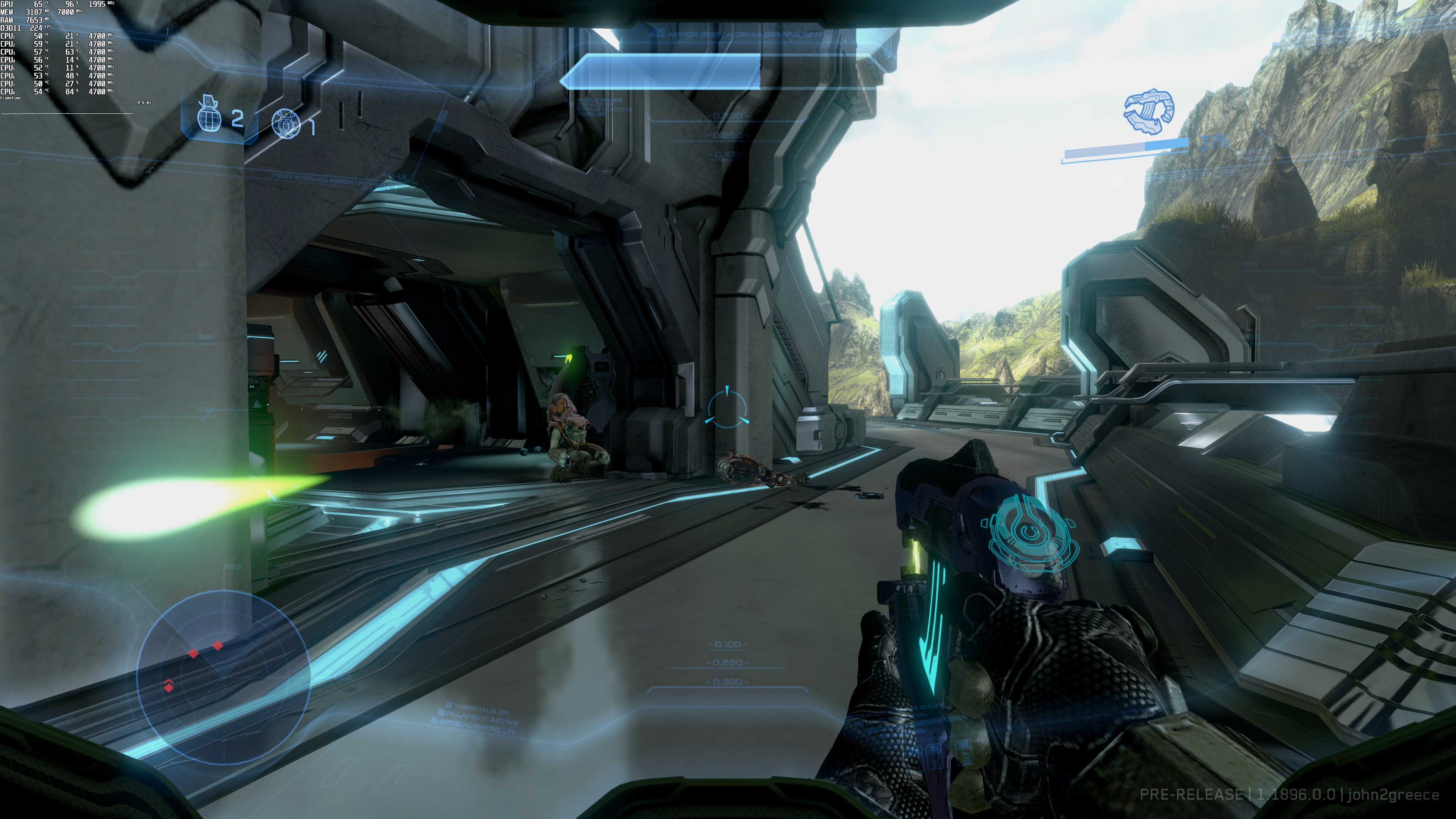Click the plasma pistol weapon icon
Viewport: 1456px width, 819px height.
1148,111
